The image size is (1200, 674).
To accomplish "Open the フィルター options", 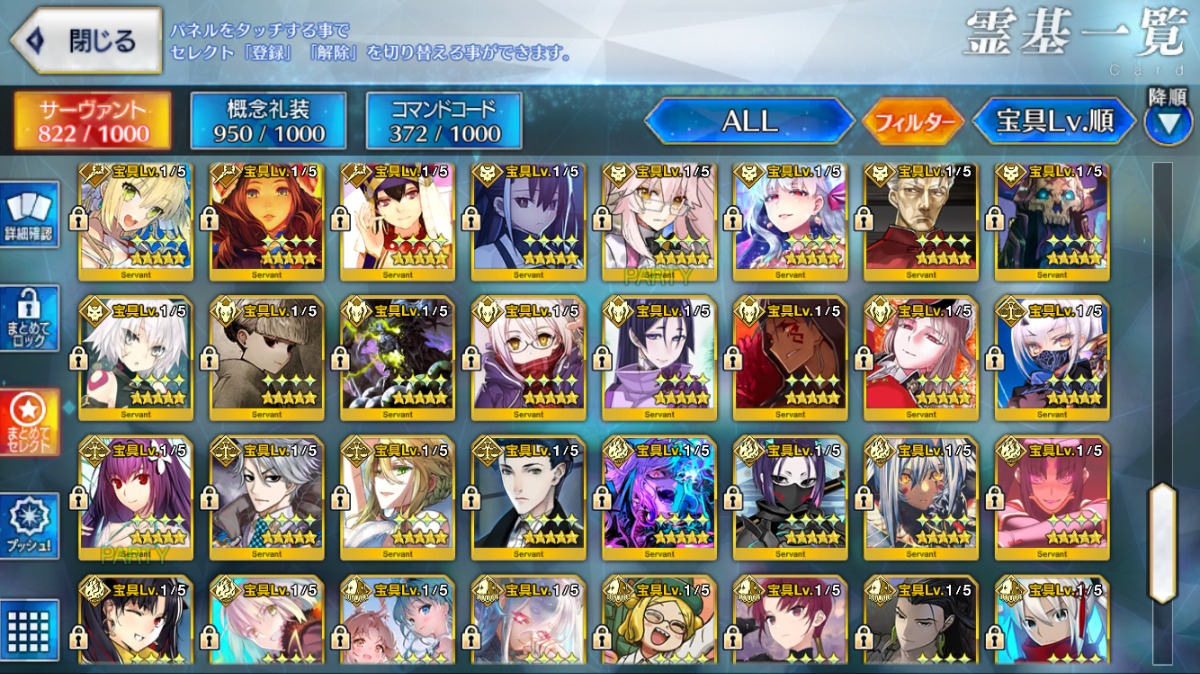I will coord(911,123).
